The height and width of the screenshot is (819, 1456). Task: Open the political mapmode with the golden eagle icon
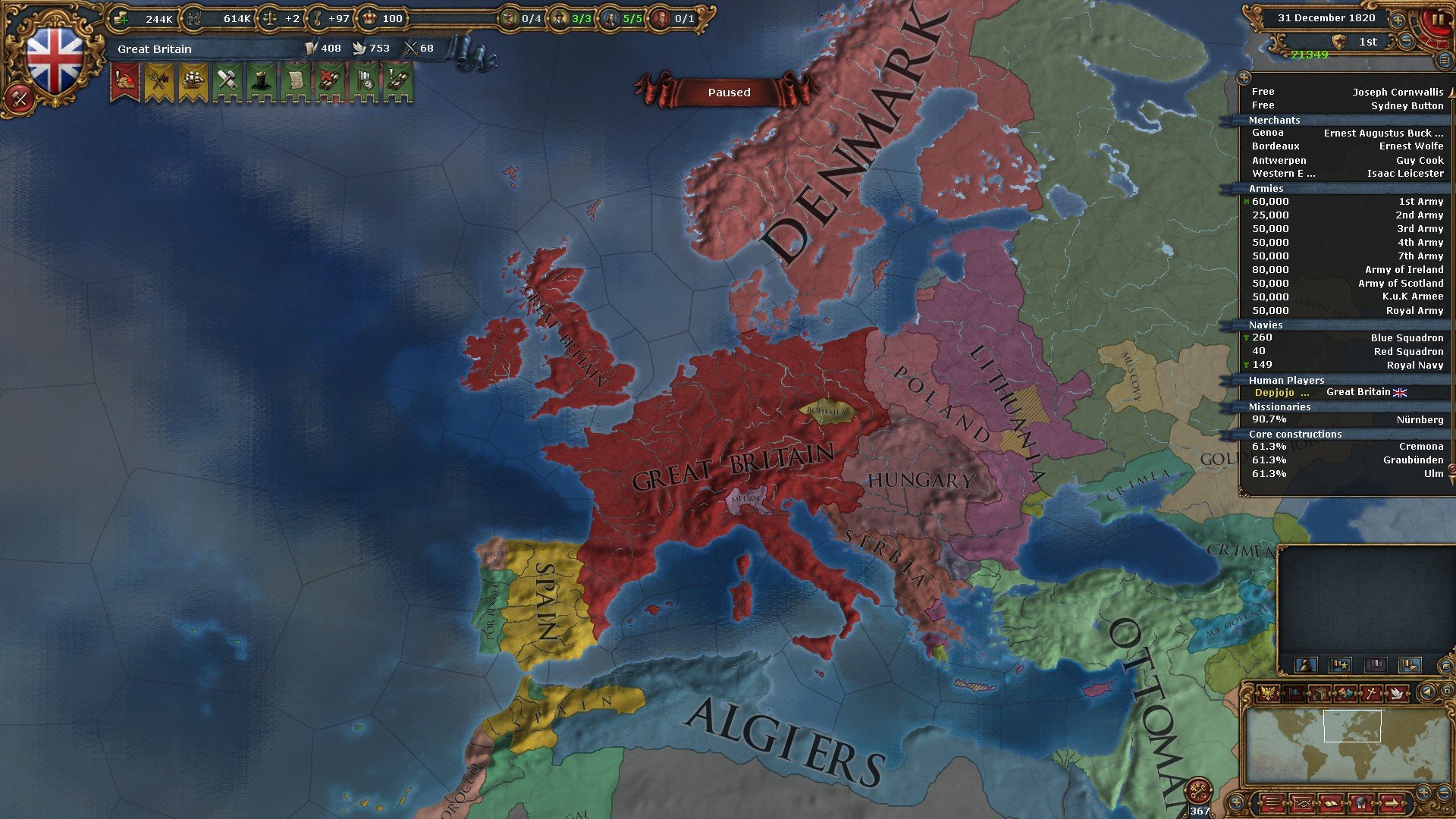point(1266,693)
